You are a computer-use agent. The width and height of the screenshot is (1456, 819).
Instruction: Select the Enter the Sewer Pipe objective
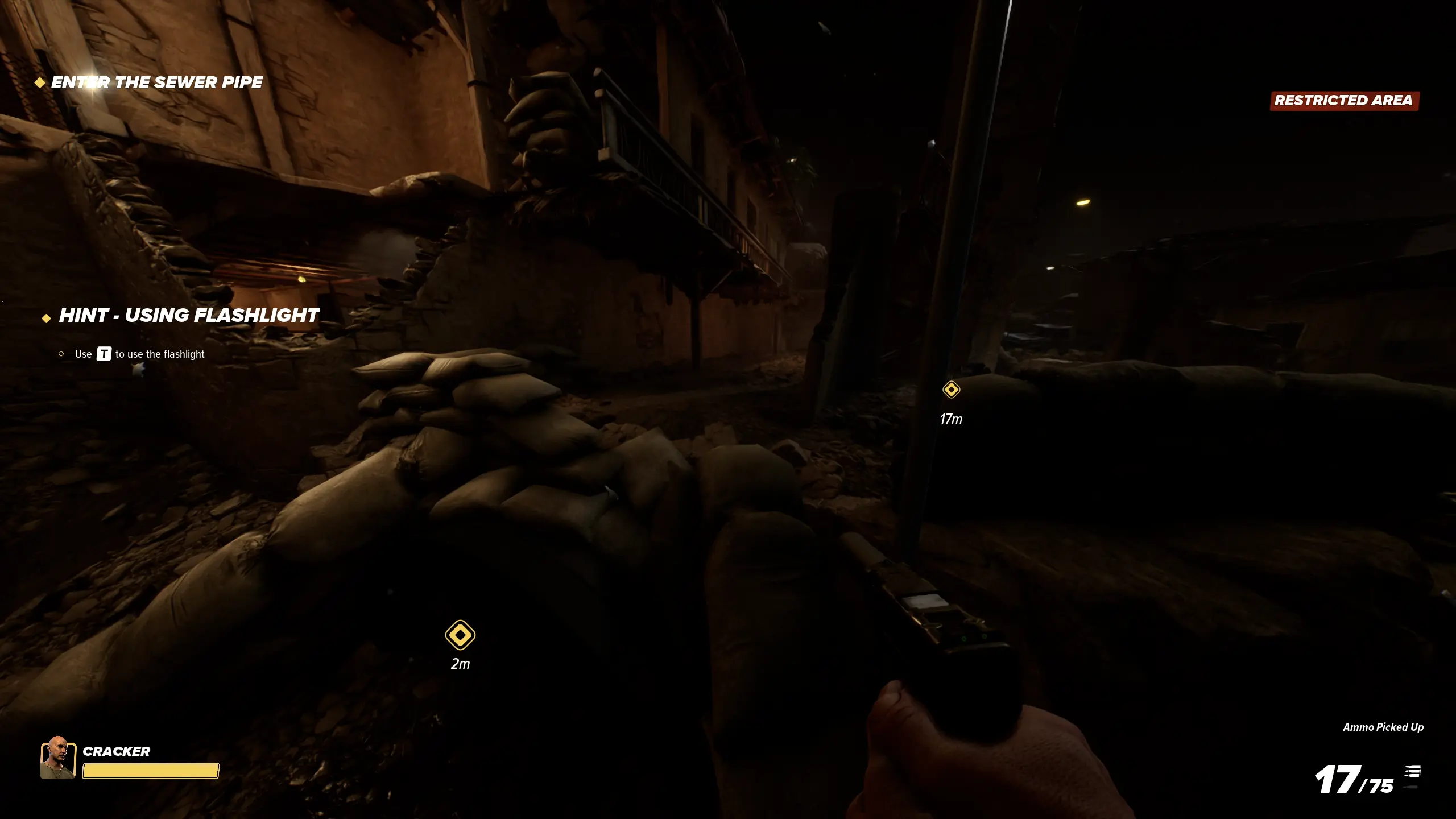point(156,83)
